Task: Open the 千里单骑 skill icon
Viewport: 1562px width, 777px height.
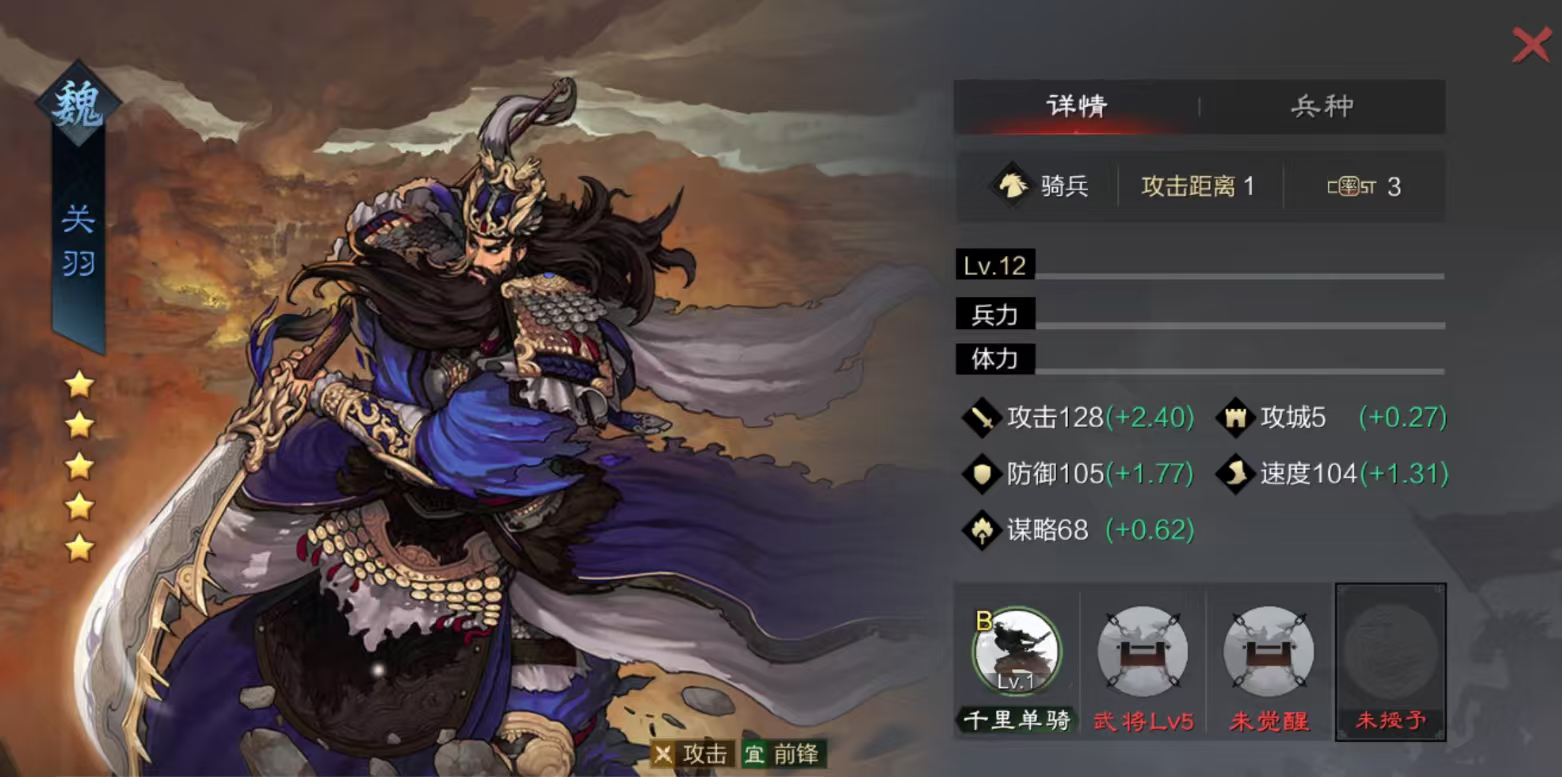Action: (x=1018, y=651)
